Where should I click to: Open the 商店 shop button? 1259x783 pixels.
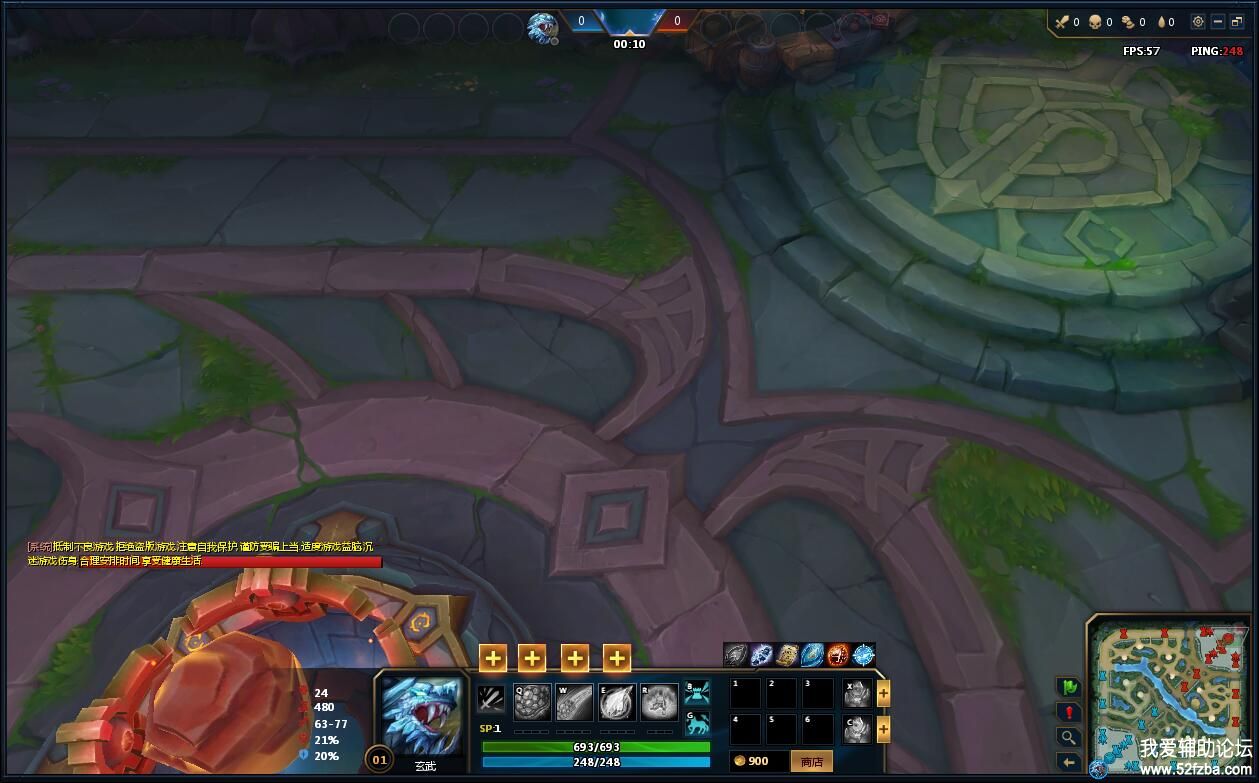(x=811, y=761)
